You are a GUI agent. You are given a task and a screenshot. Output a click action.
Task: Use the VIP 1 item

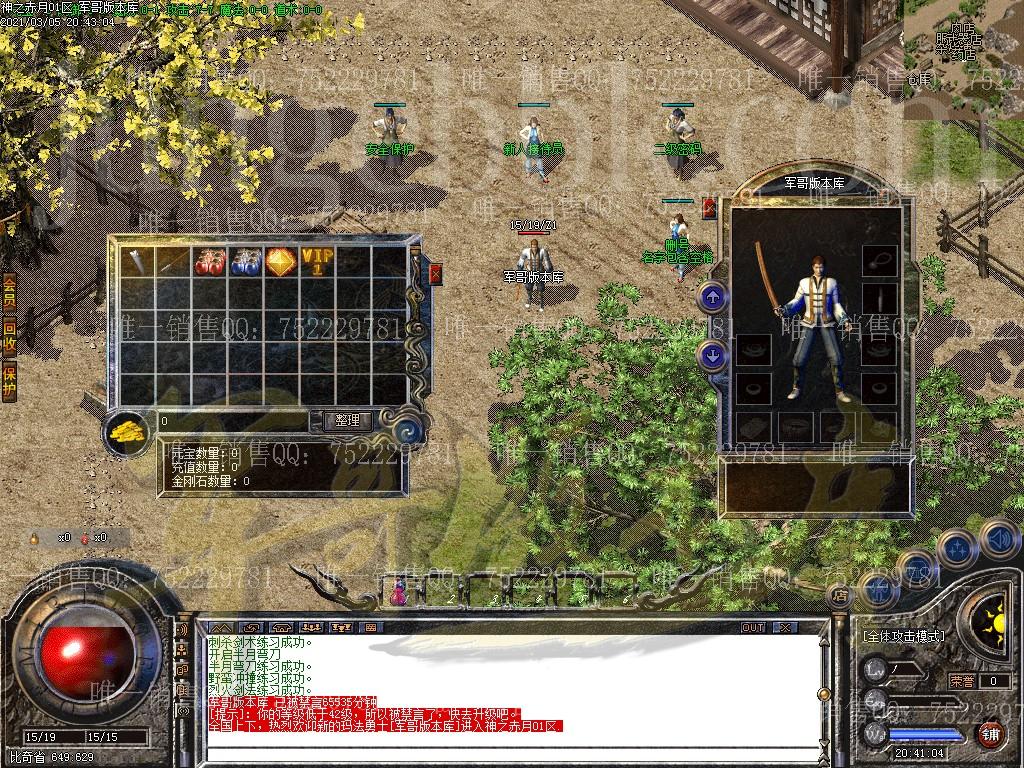(316, 262)
